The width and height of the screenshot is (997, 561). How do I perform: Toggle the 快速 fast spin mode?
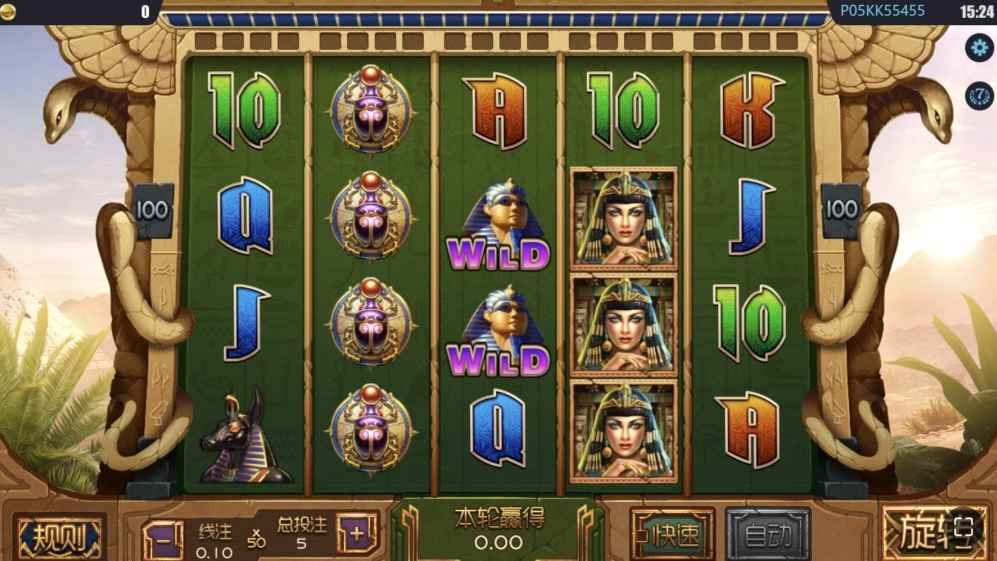point(673,535)
